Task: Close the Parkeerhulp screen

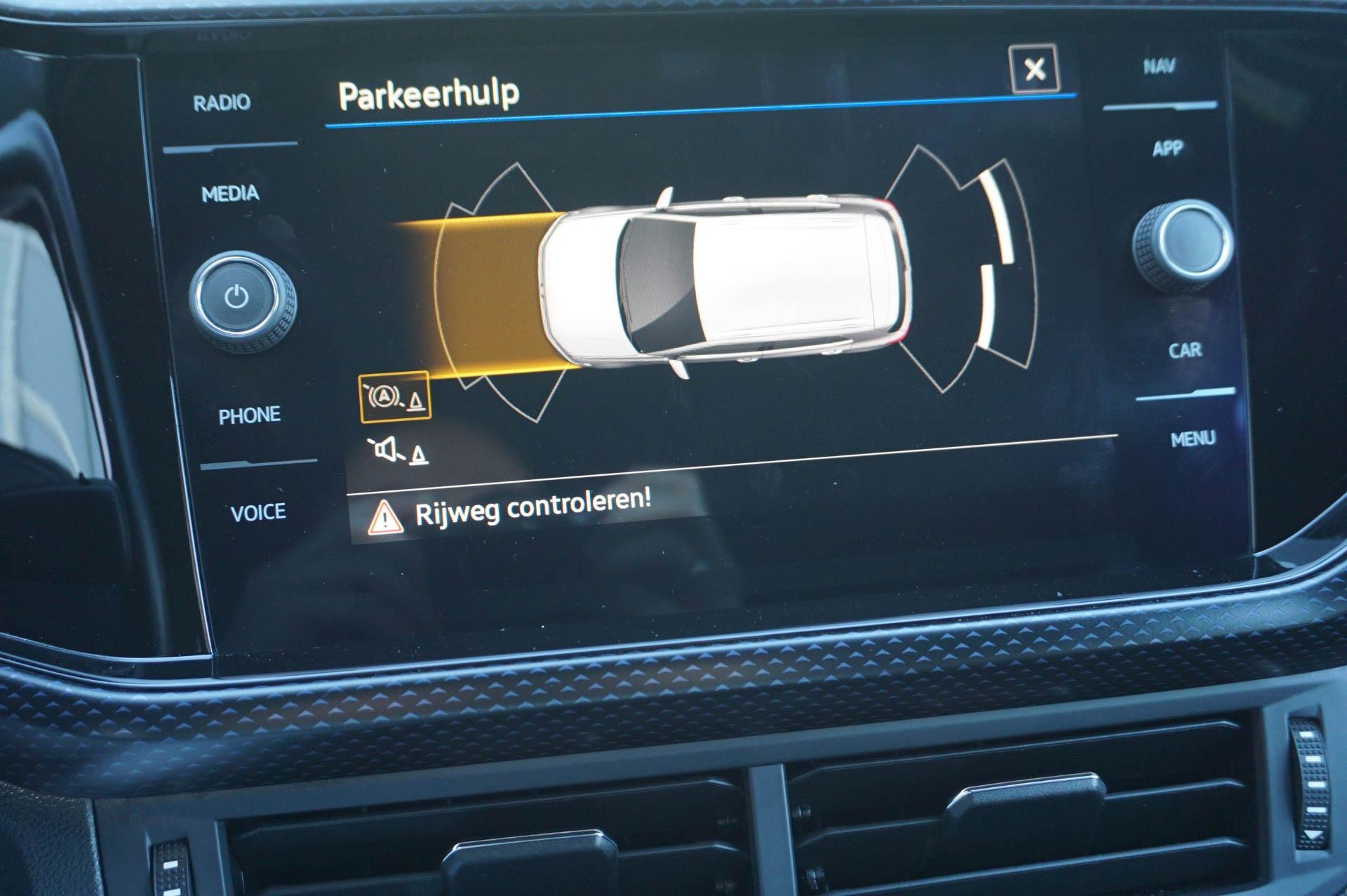Action: [x=1033, y=69]
